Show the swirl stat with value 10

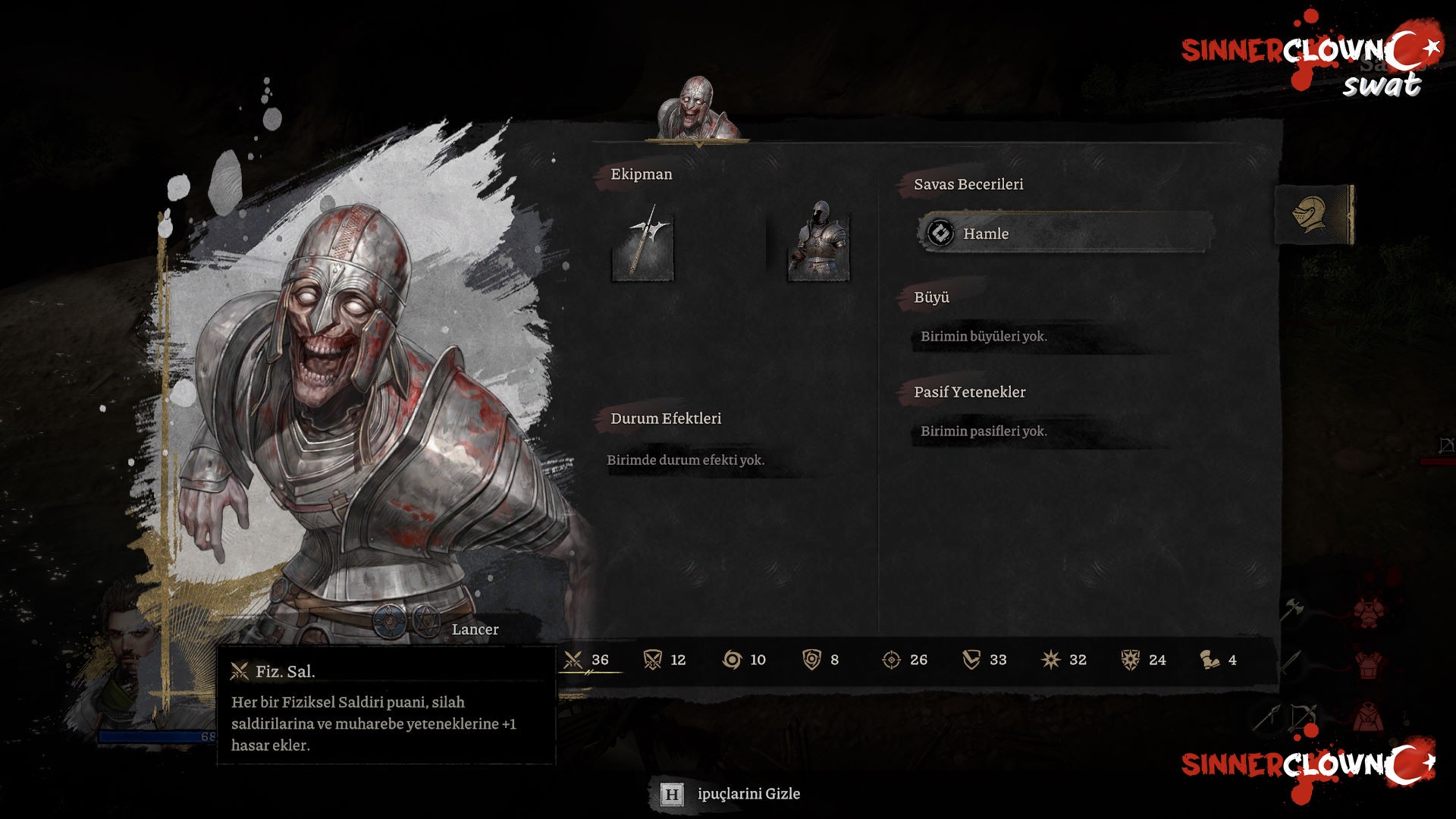click(744, 660)
